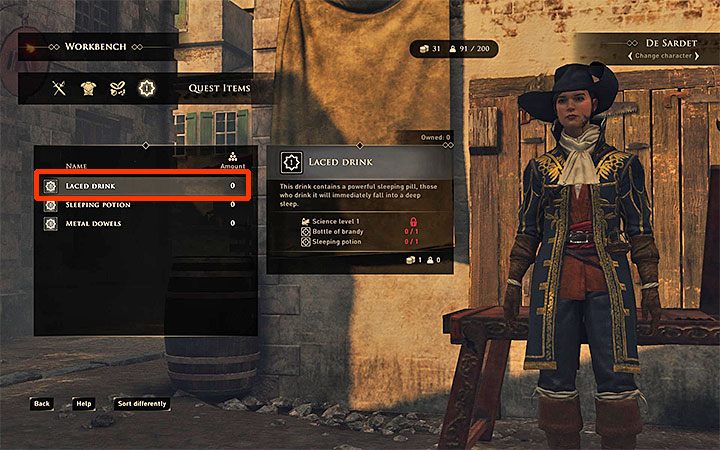The image size is (720, 450).
Task: Click Sort differently
Action: tap(141, 404)
